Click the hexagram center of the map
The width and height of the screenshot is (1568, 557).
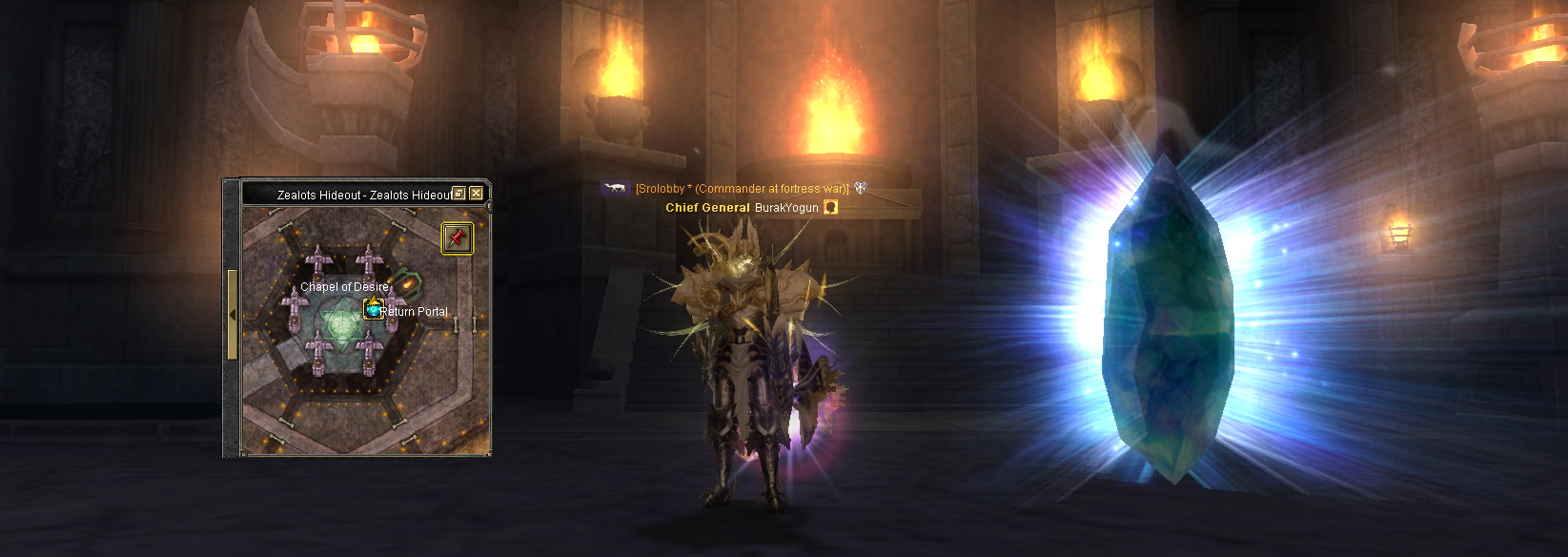coord(339,320)
